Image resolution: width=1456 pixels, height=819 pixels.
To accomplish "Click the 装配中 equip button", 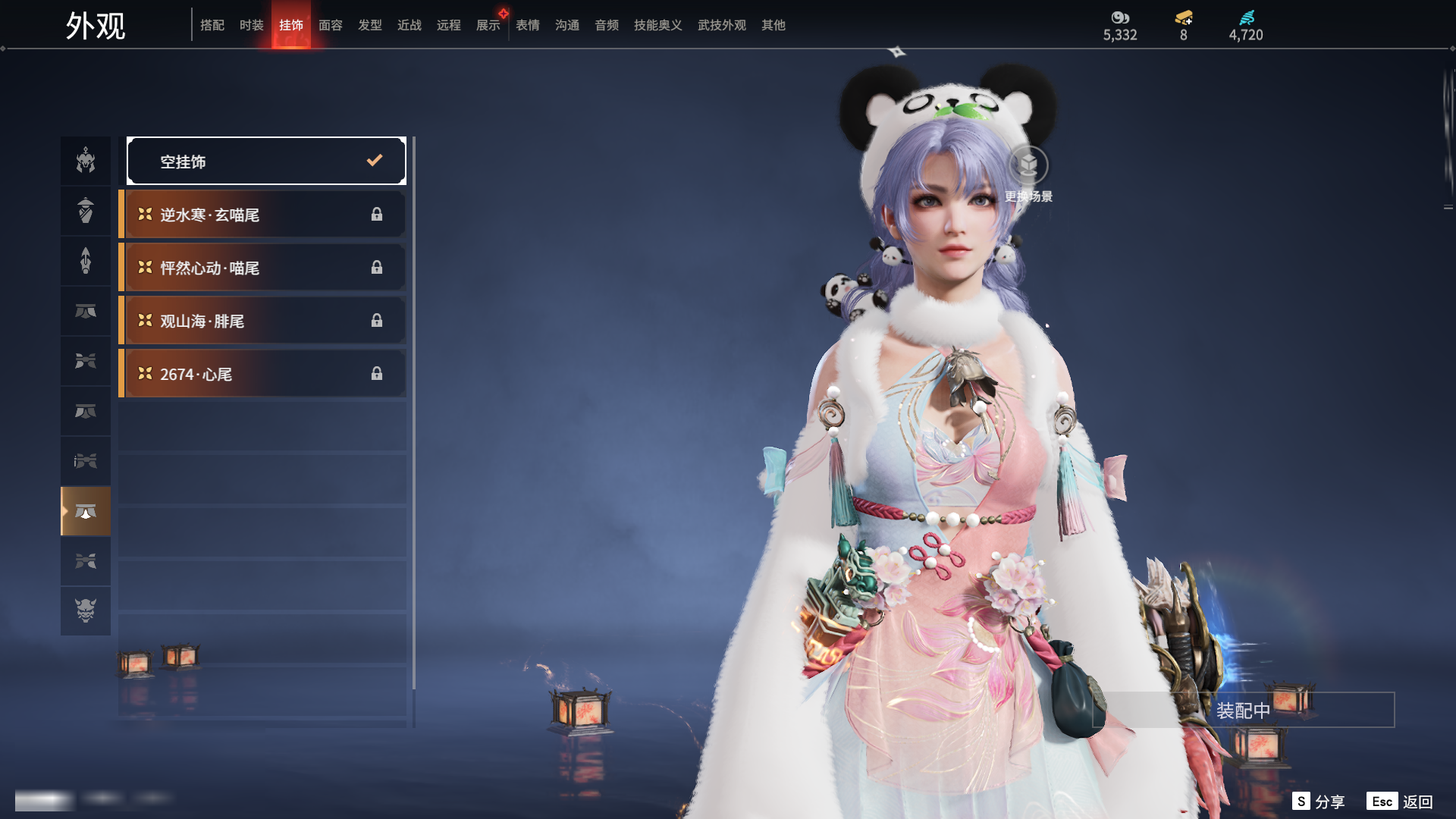I will pos(1243,710).
